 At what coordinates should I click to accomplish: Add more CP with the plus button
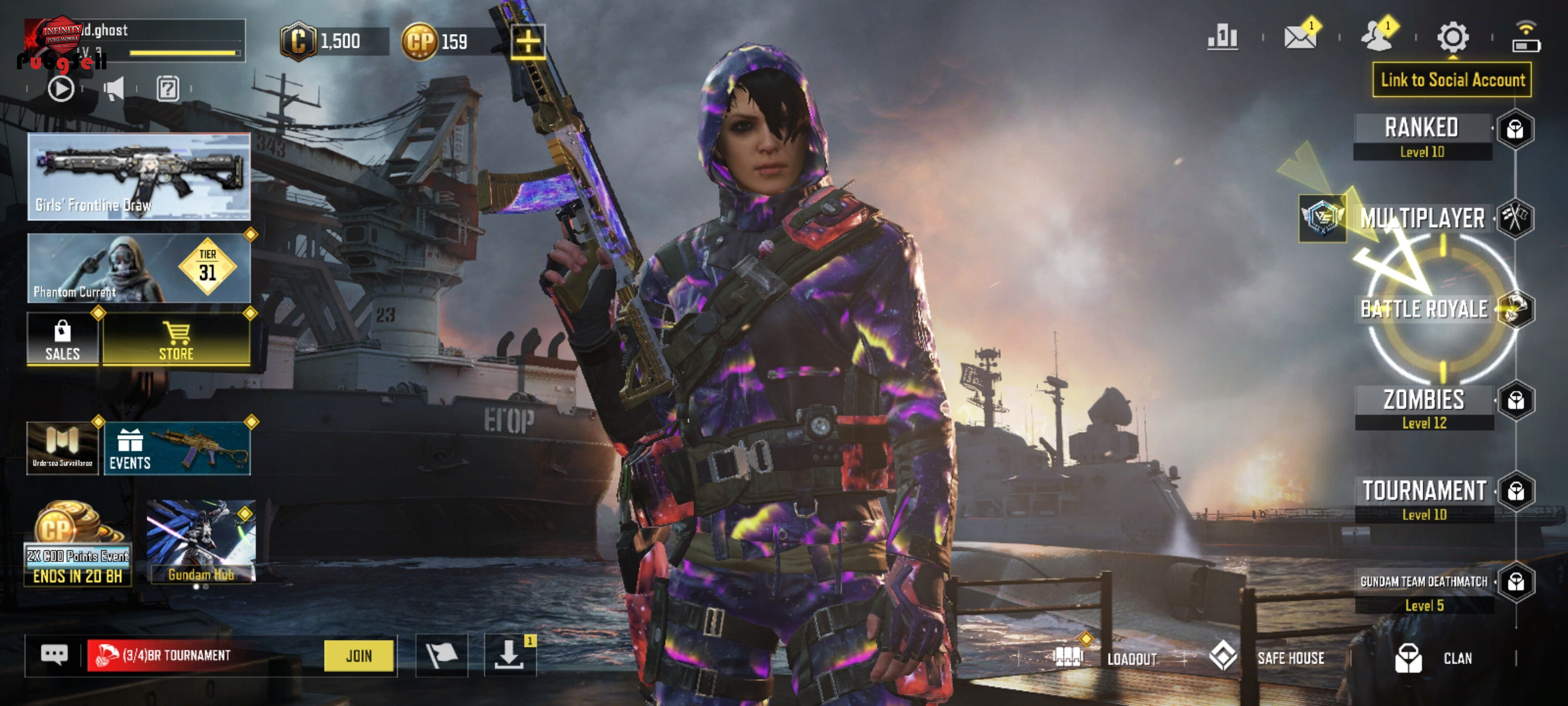point(528,42)
